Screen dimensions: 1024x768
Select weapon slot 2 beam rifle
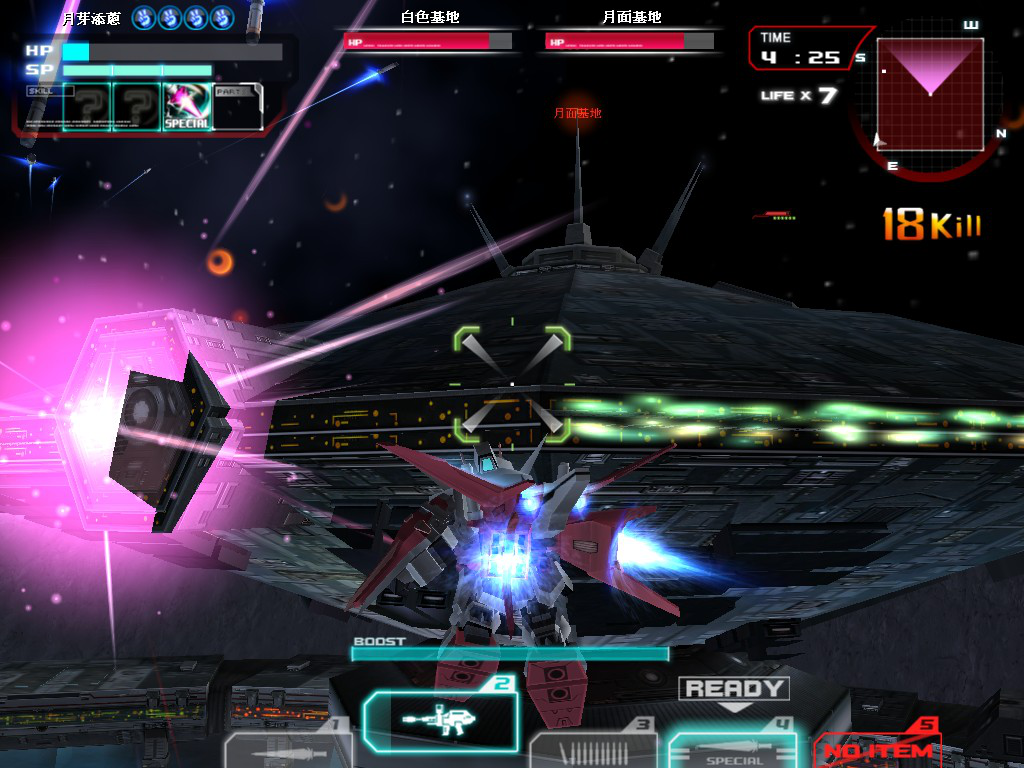(441, 720)
